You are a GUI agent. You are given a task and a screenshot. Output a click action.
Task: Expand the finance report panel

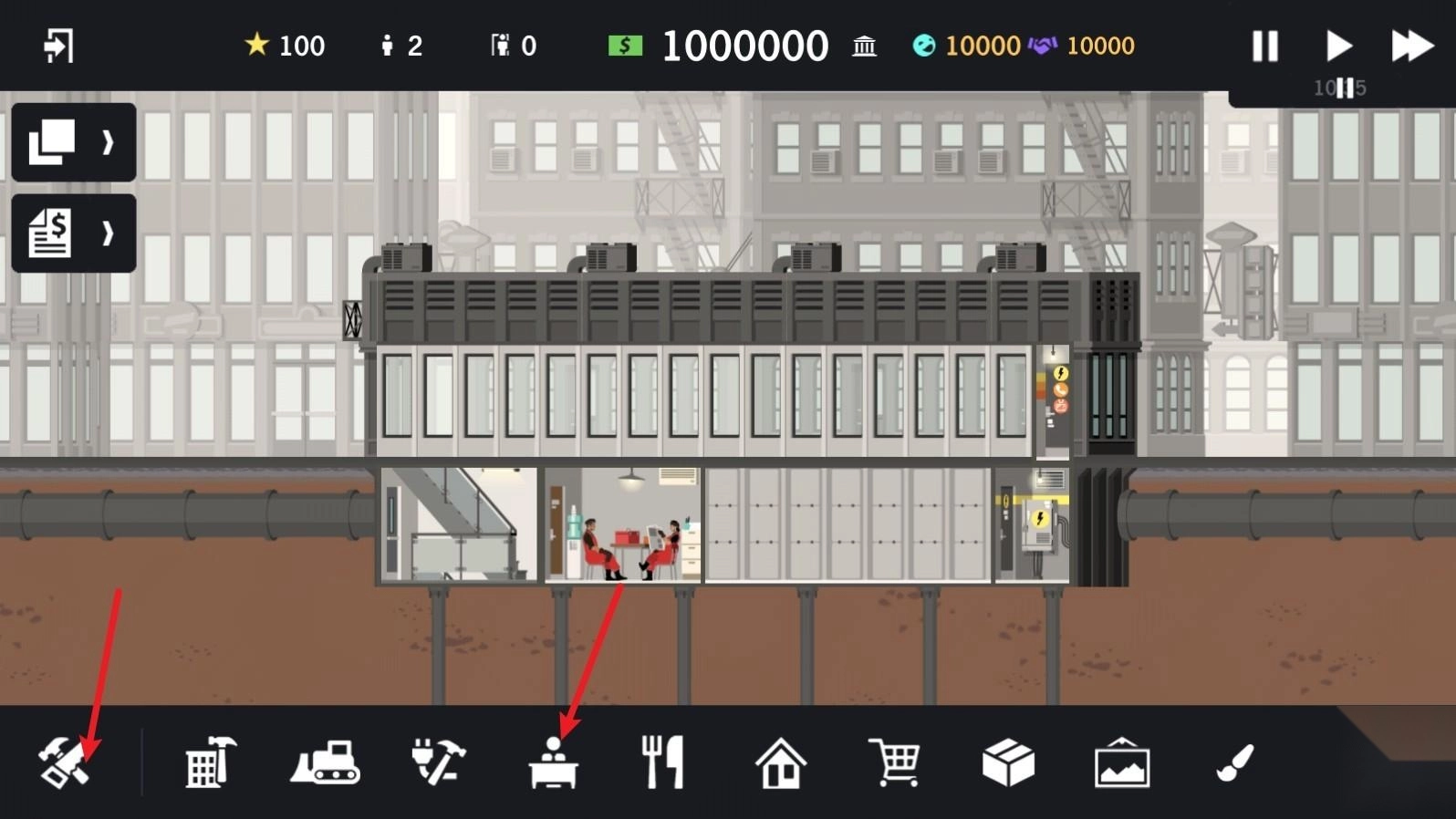coord(73,233)
